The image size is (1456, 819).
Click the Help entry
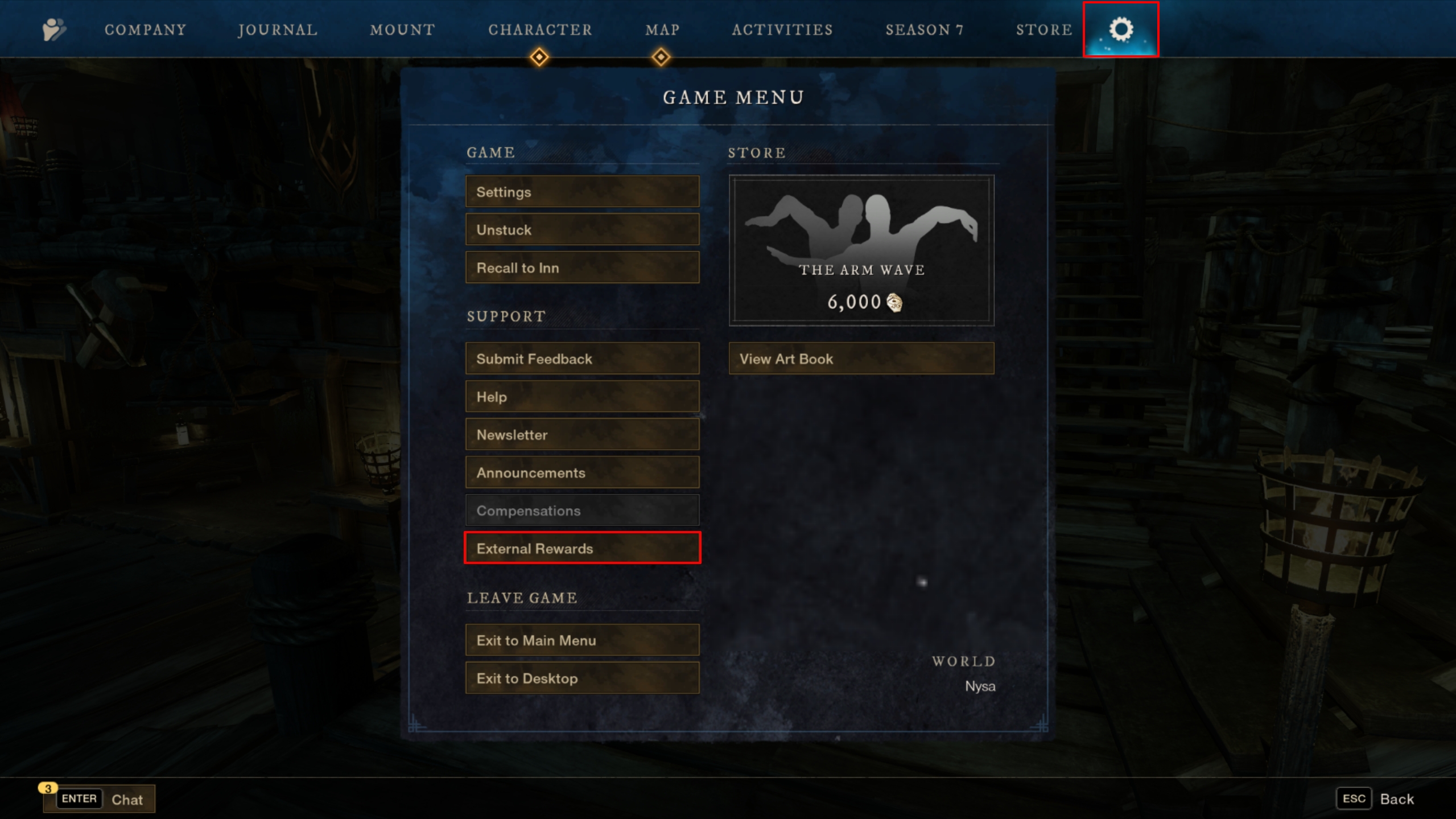point(582,397)
